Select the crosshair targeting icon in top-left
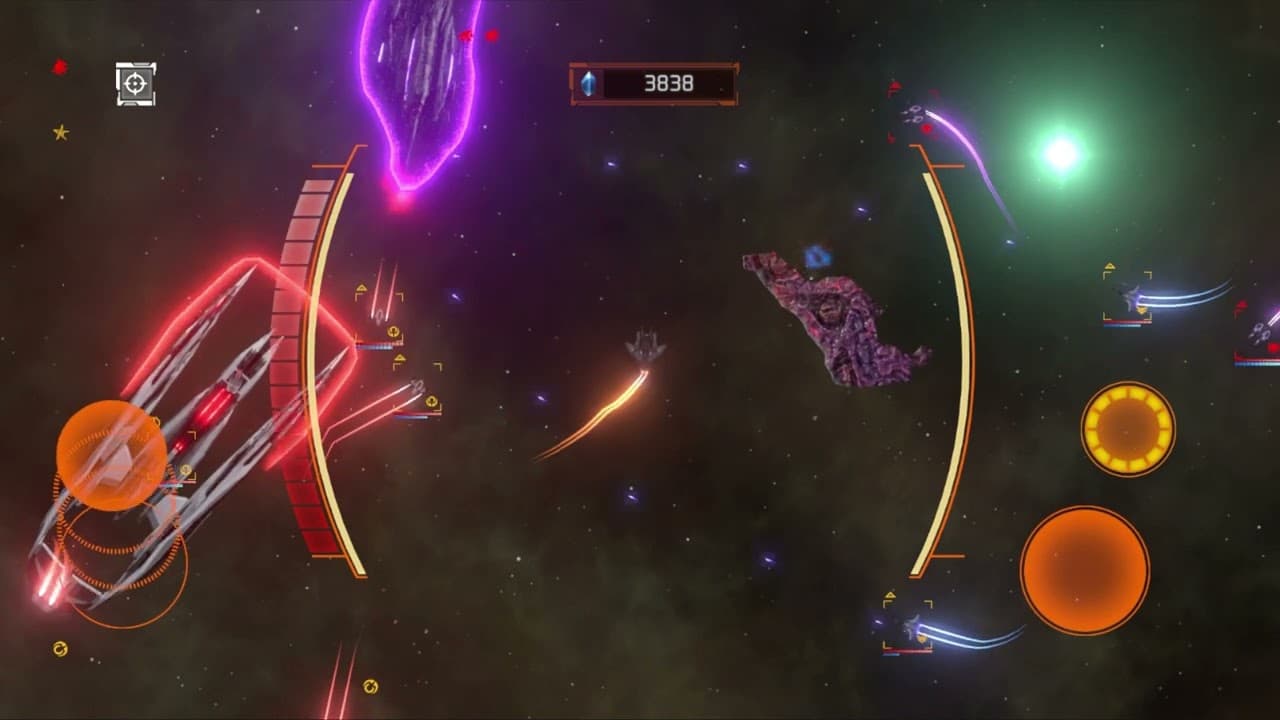 pyautogui.click(x=135, y=84)
